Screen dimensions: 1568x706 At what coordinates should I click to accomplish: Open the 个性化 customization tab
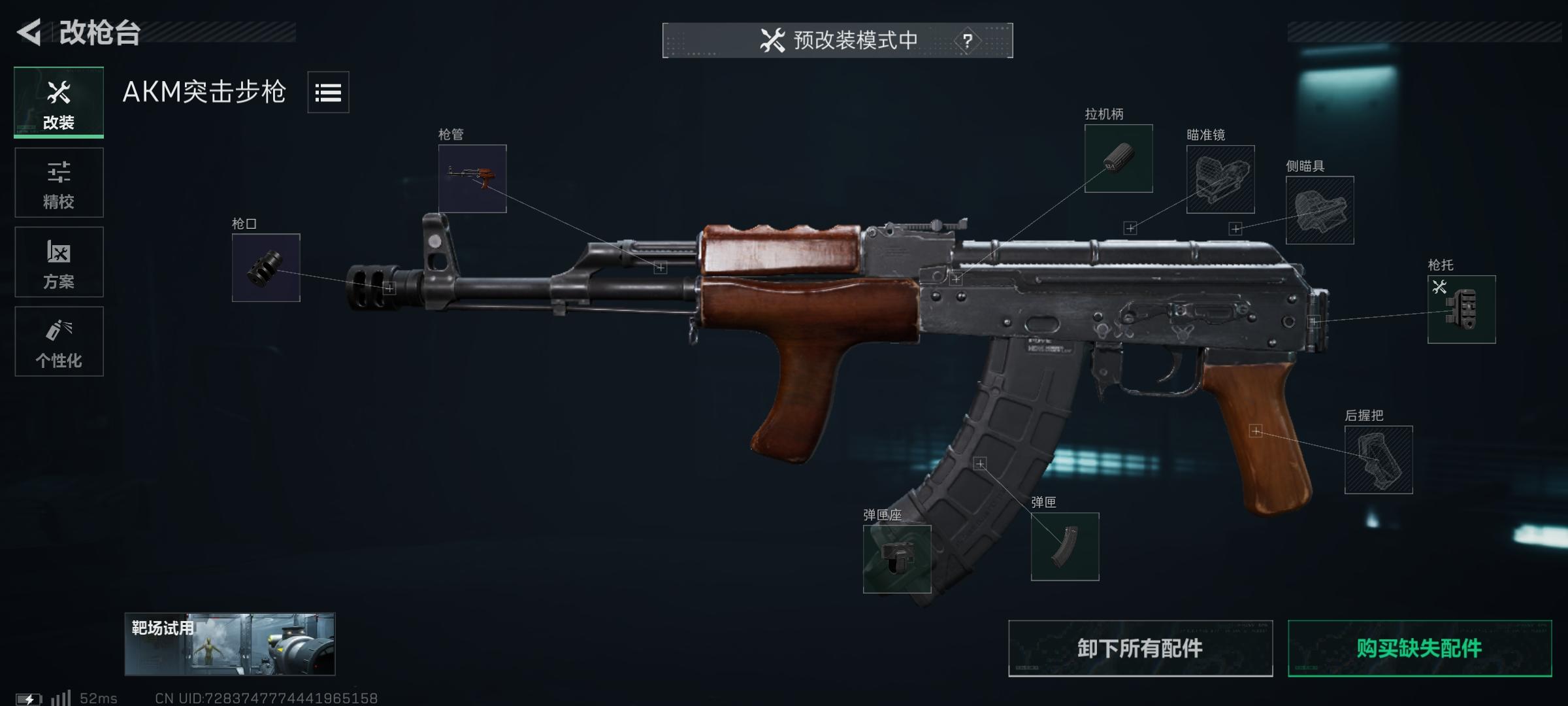pyautogui.click(x=59, y=341)
